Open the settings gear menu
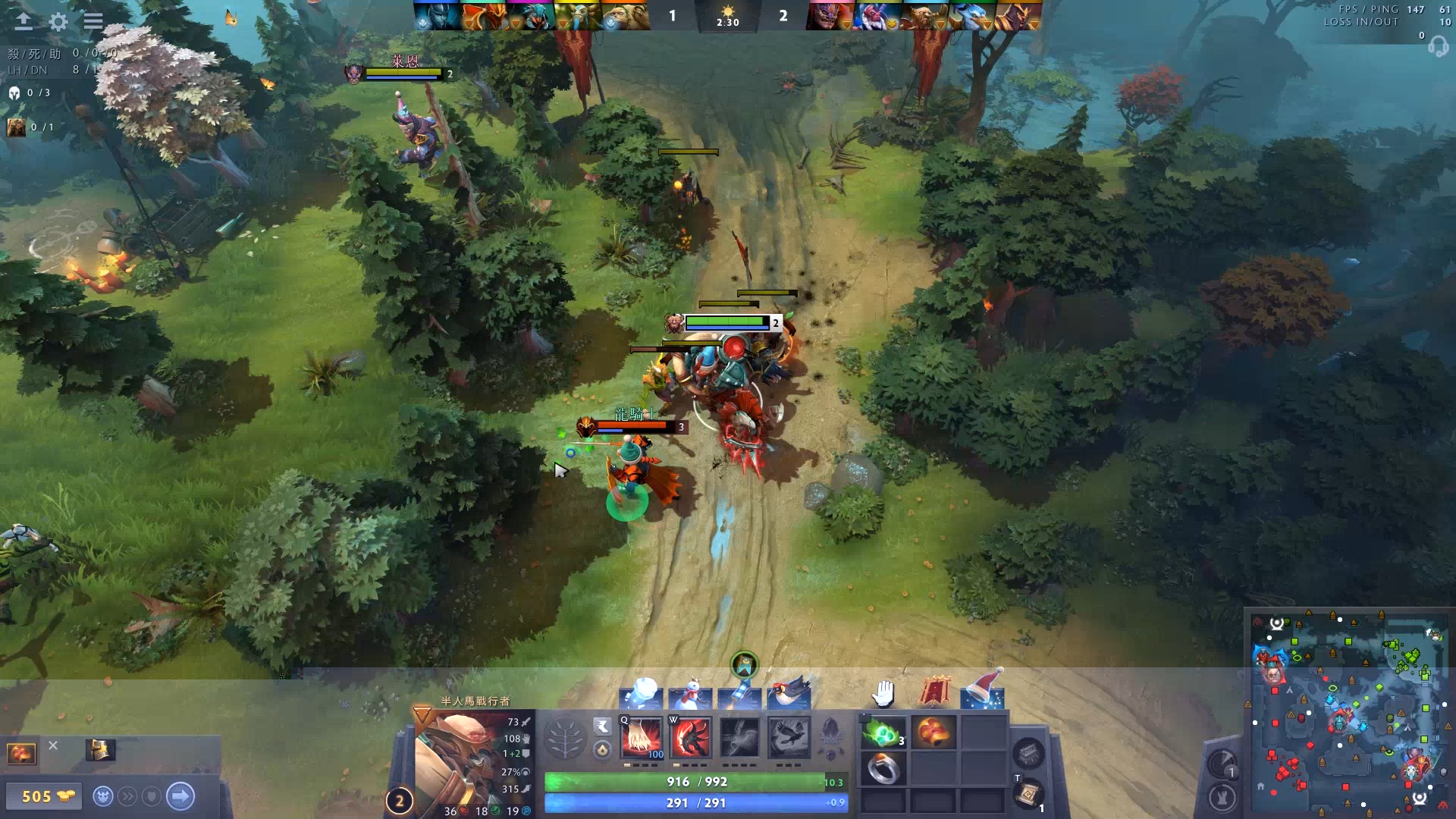 pyautogui.click(x=58, y=21)
